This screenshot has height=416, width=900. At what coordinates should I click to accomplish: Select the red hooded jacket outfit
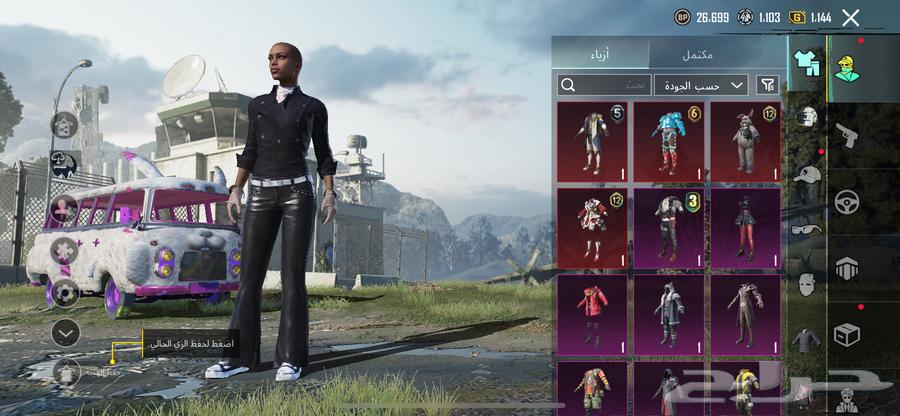[592, 315]
